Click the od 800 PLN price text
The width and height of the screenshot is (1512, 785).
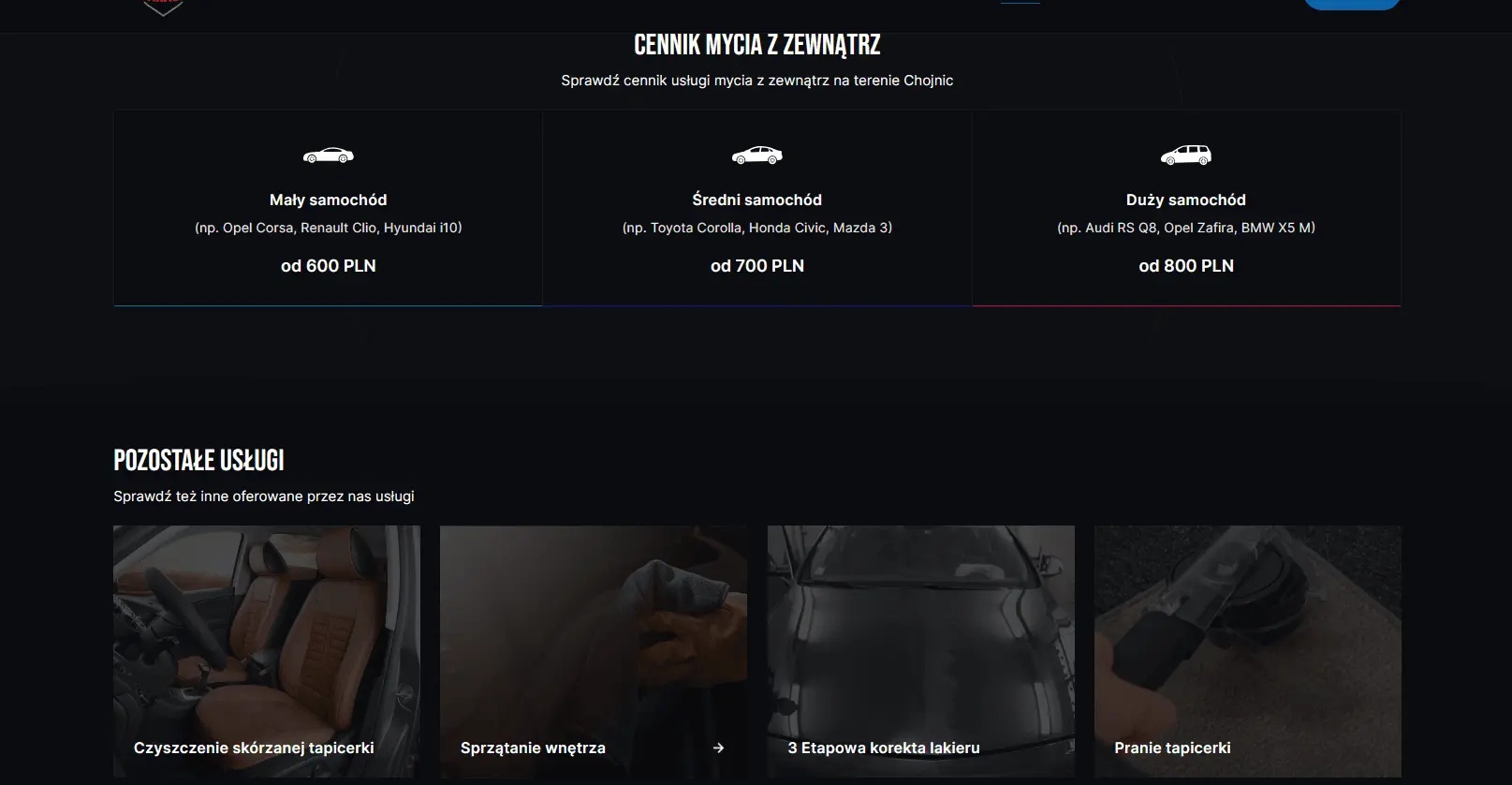click(x=1186, y=265)
